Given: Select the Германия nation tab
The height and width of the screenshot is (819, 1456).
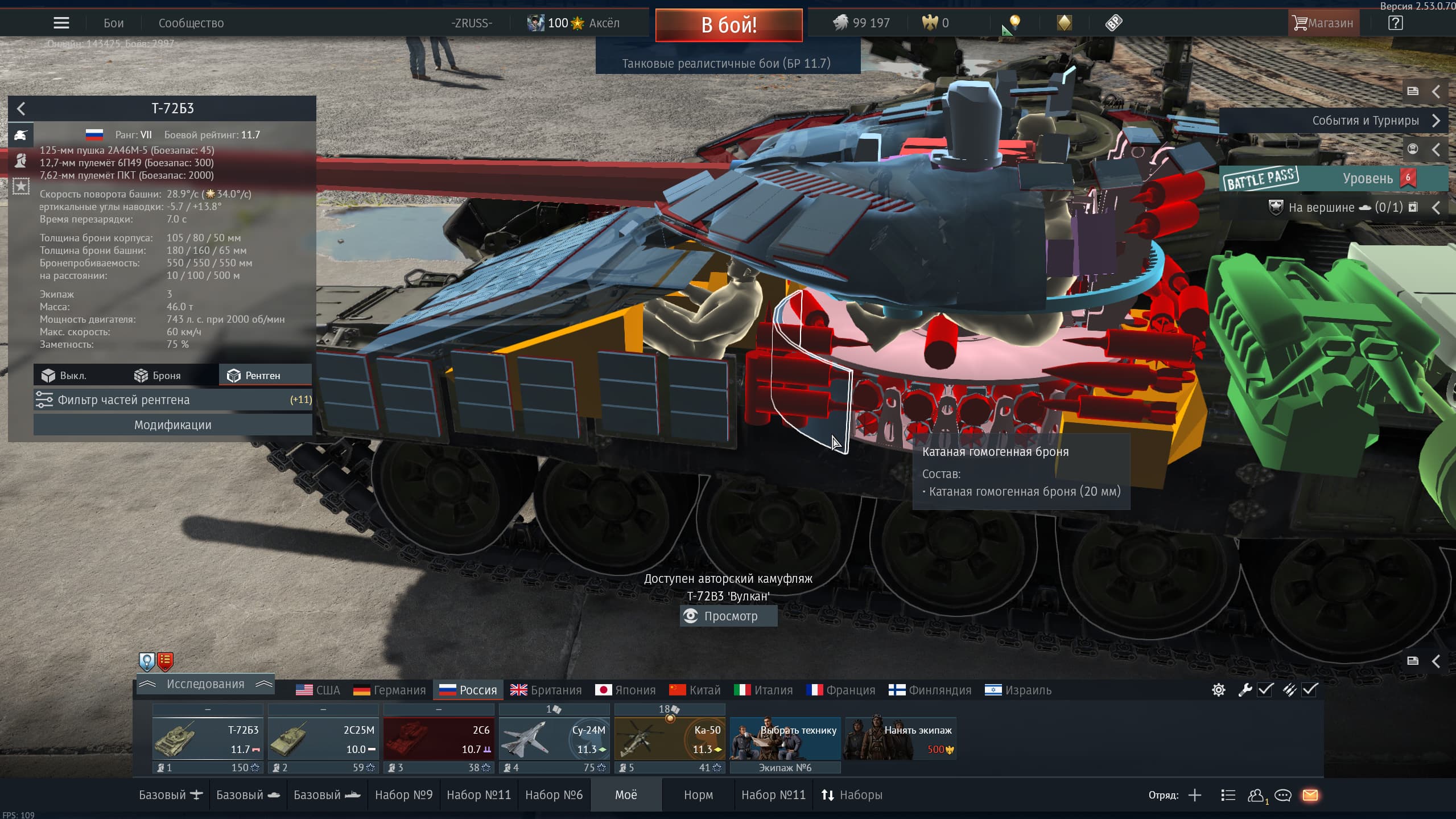Looking at the screenshot, I should click(x=390, y=690).
